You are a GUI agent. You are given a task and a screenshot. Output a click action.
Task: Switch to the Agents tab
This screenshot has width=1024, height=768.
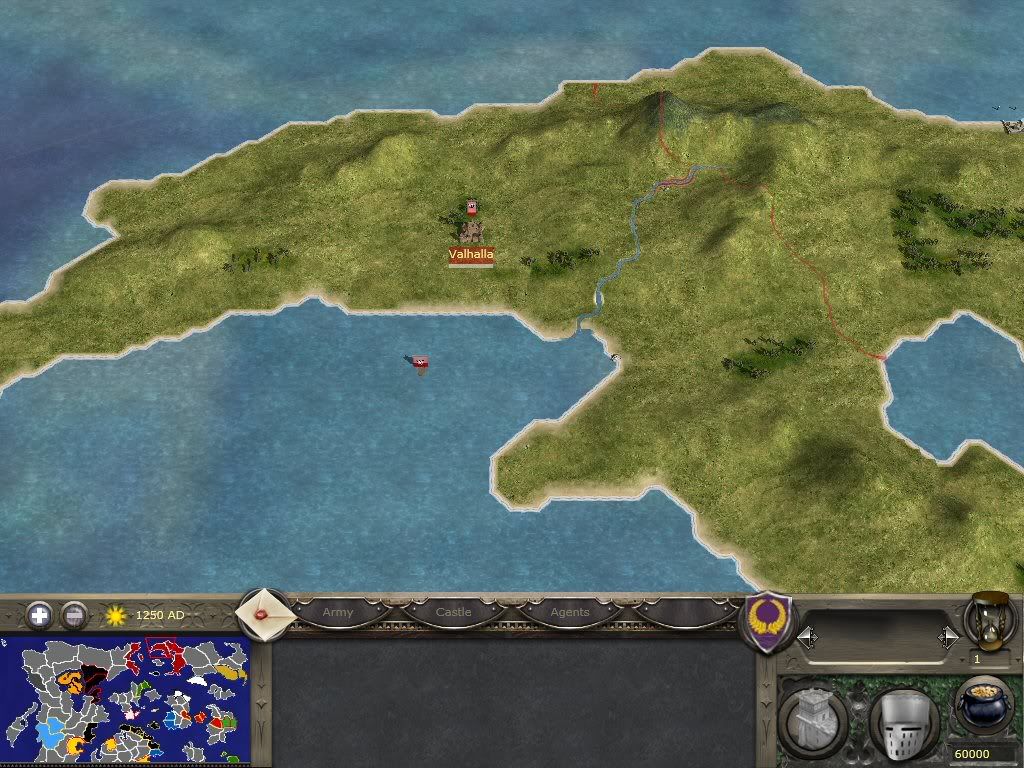tap(570, 612)
